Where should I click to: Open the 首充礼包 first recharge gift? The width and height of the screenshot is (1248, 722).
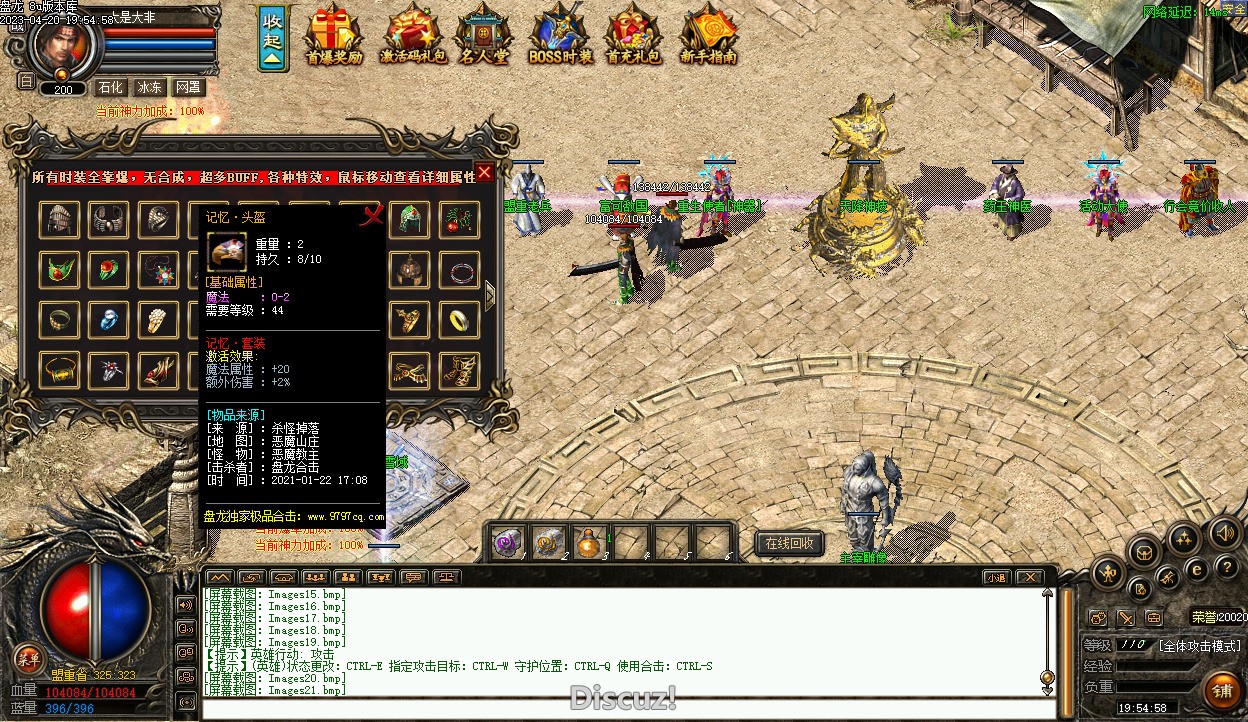tap(633, 35)
